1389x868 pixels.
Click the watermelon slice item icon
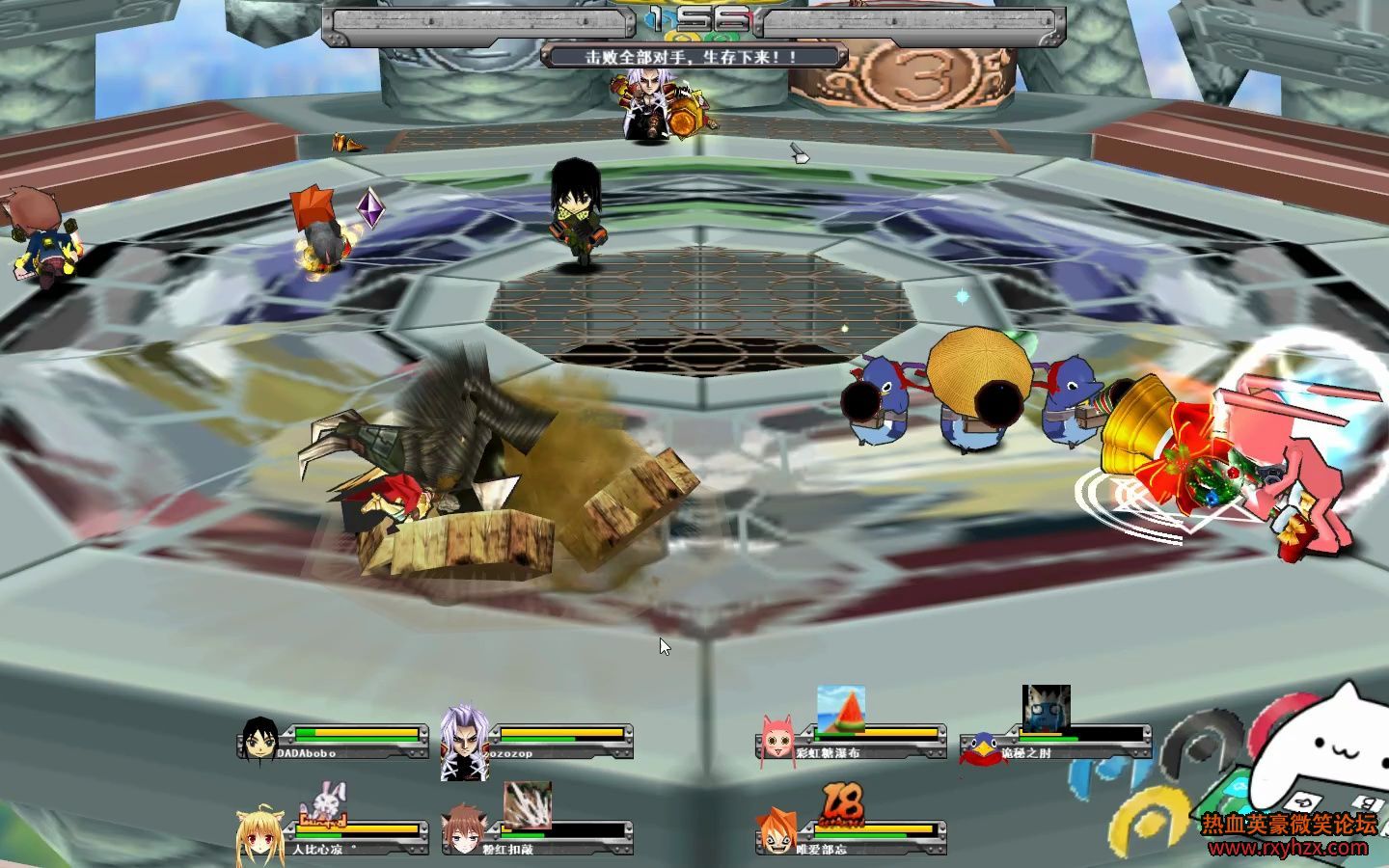[840, 709]
